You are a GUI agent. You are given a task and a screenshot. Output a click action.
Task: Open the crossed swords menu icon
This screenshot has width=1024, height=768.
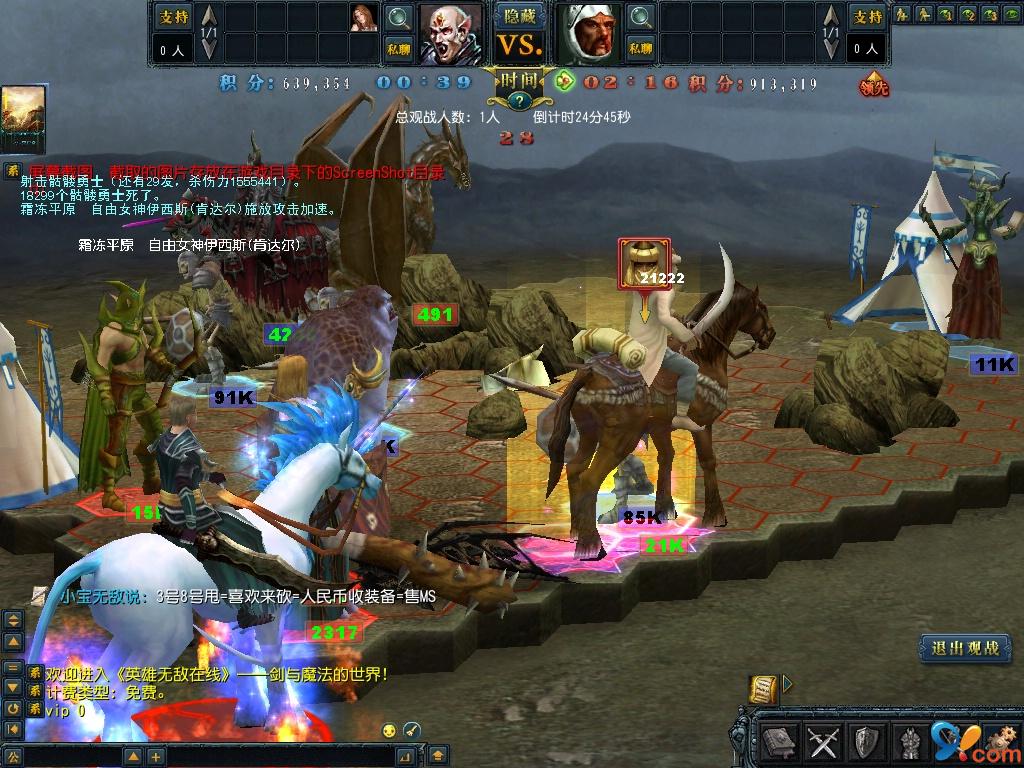[x=823, y=743]
